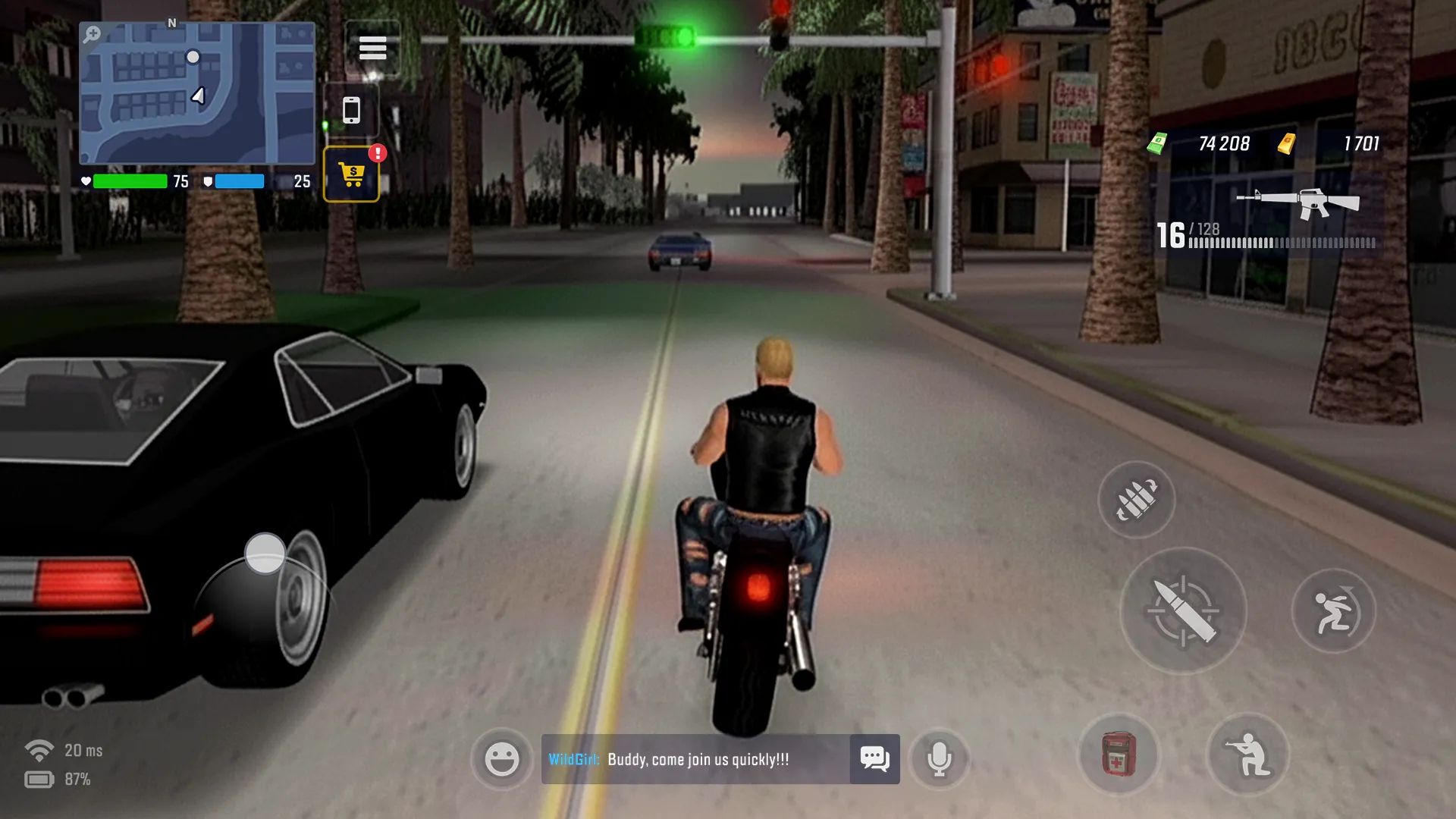The height and width of the screenshot is (819, 1456).
Task: Click the chat message input area
Action: point(720,757)
